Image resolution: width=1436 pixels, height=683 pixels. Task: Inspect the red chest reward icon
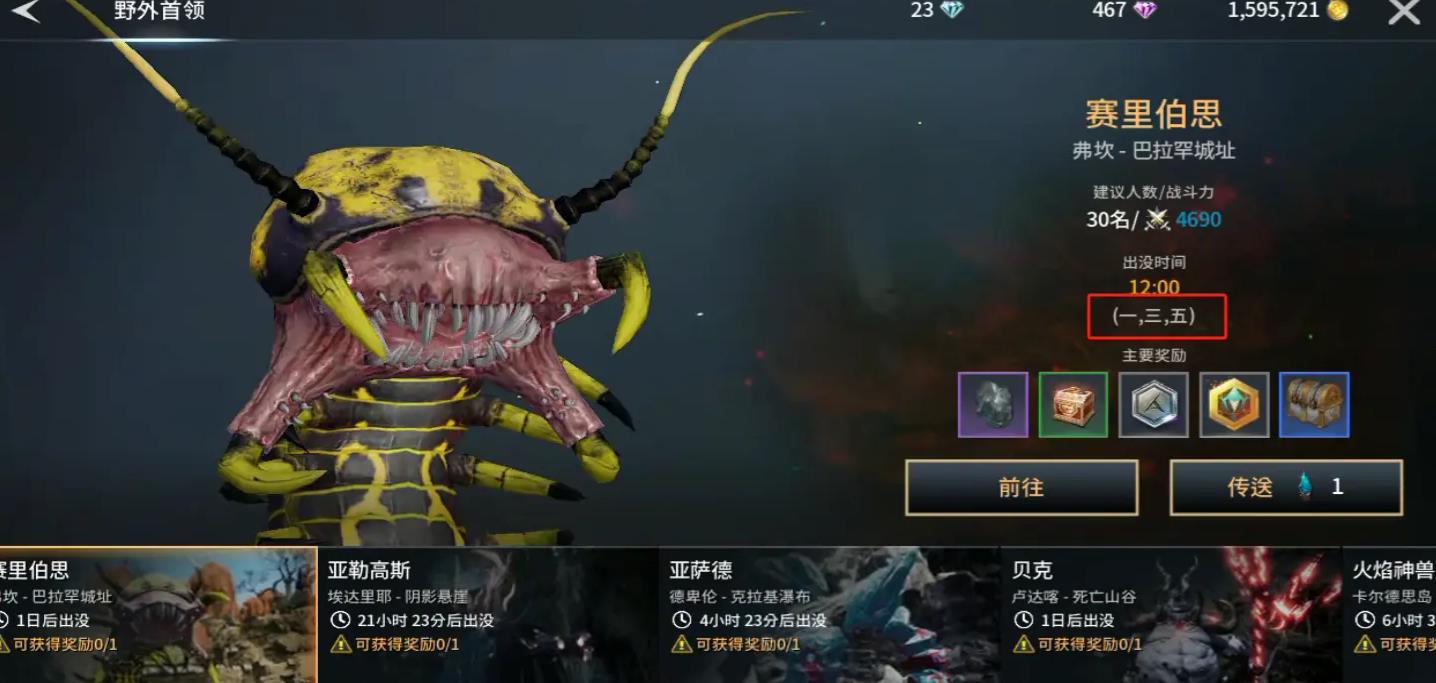[x=1073, y=405]
